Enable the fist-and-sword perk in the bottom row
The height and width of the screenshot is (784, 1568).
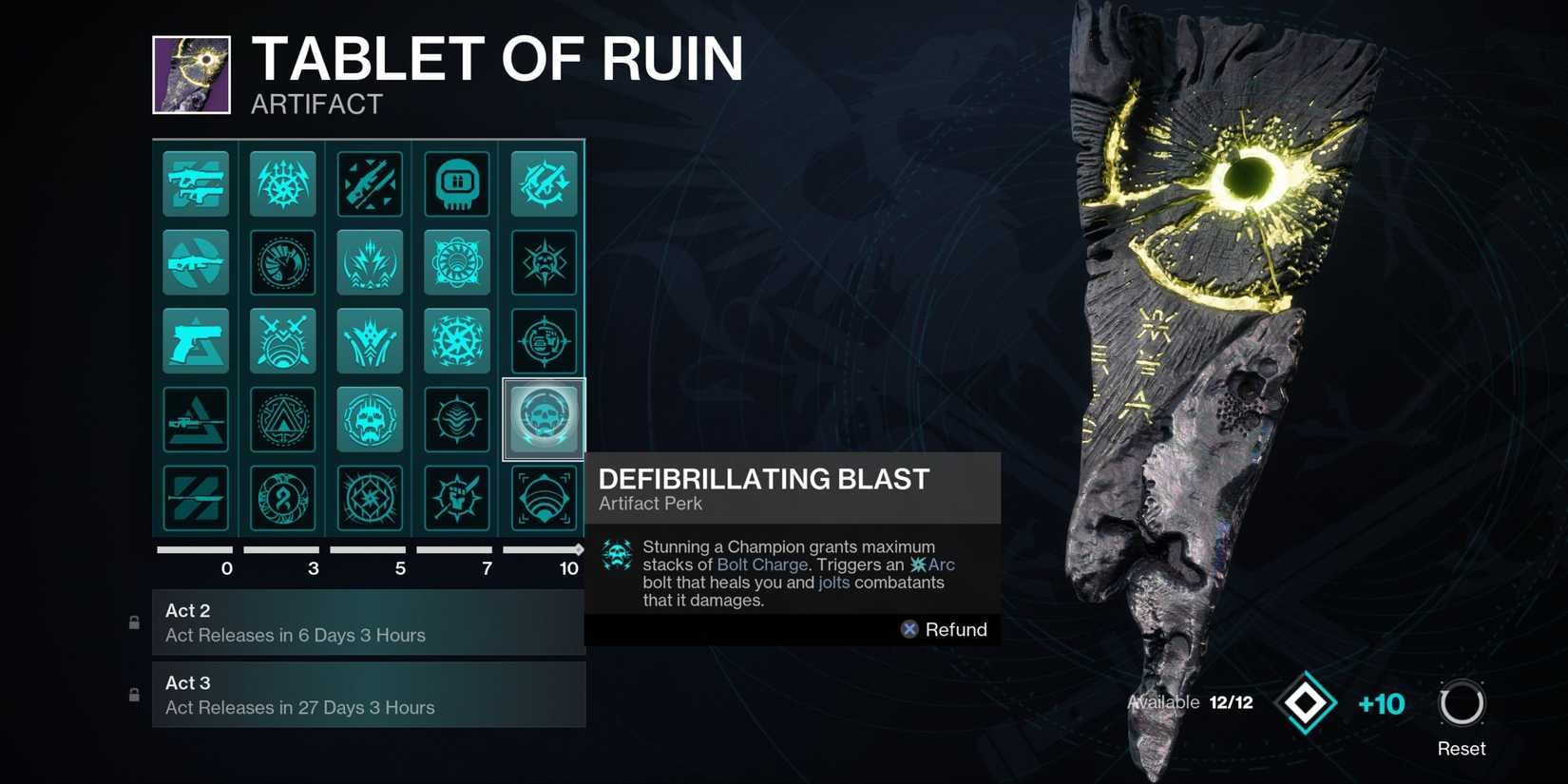(457, 498)
